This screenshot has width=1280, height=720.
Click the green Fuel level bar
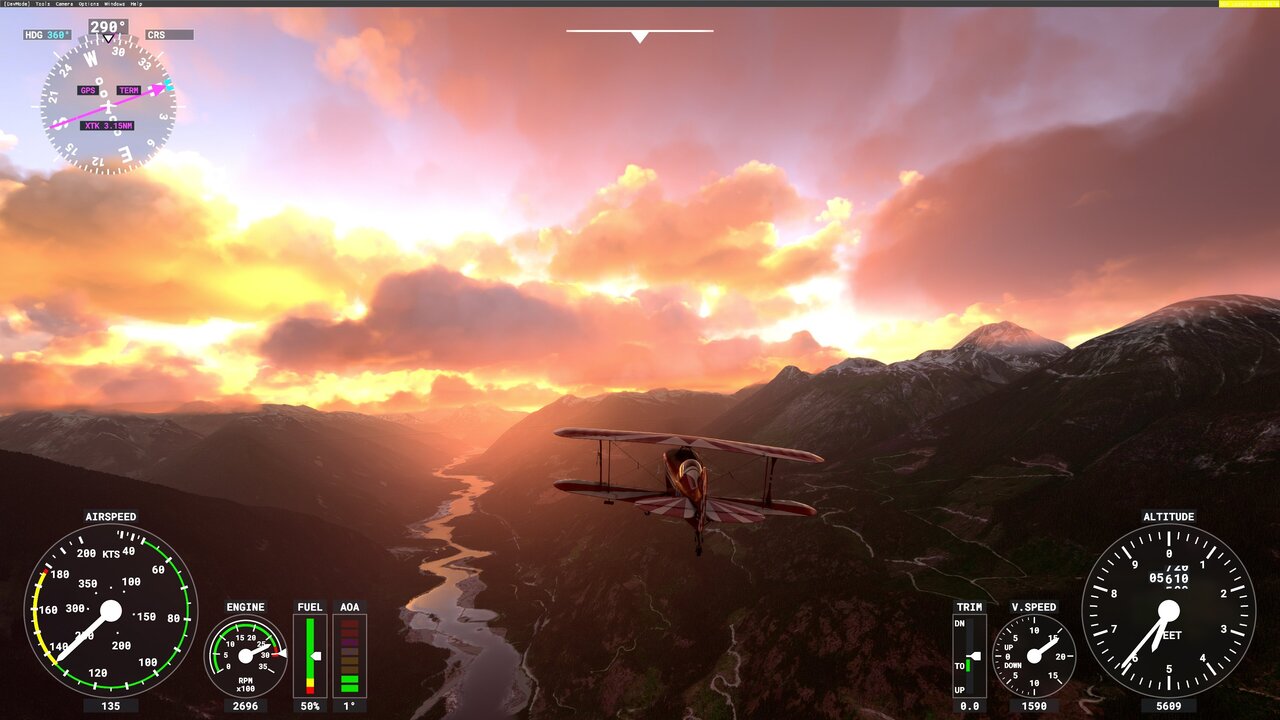coord(310,655)
